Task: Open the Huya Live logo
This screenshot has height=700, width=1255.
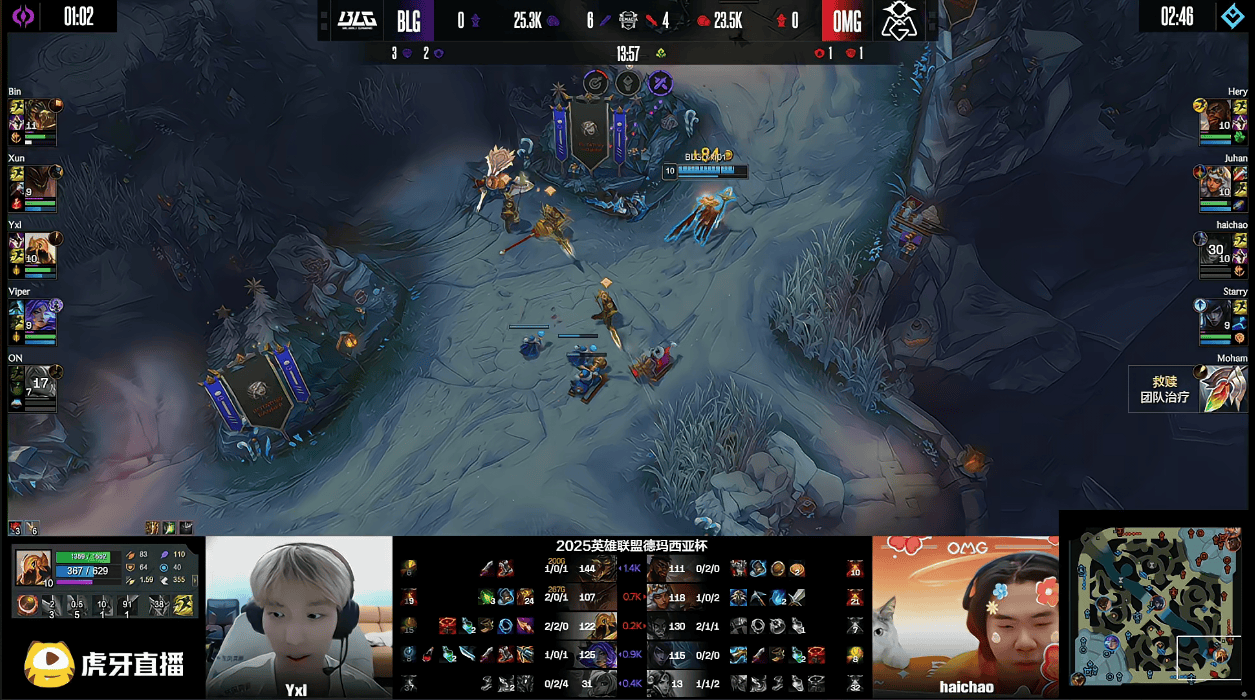Action: pos(105,664)
